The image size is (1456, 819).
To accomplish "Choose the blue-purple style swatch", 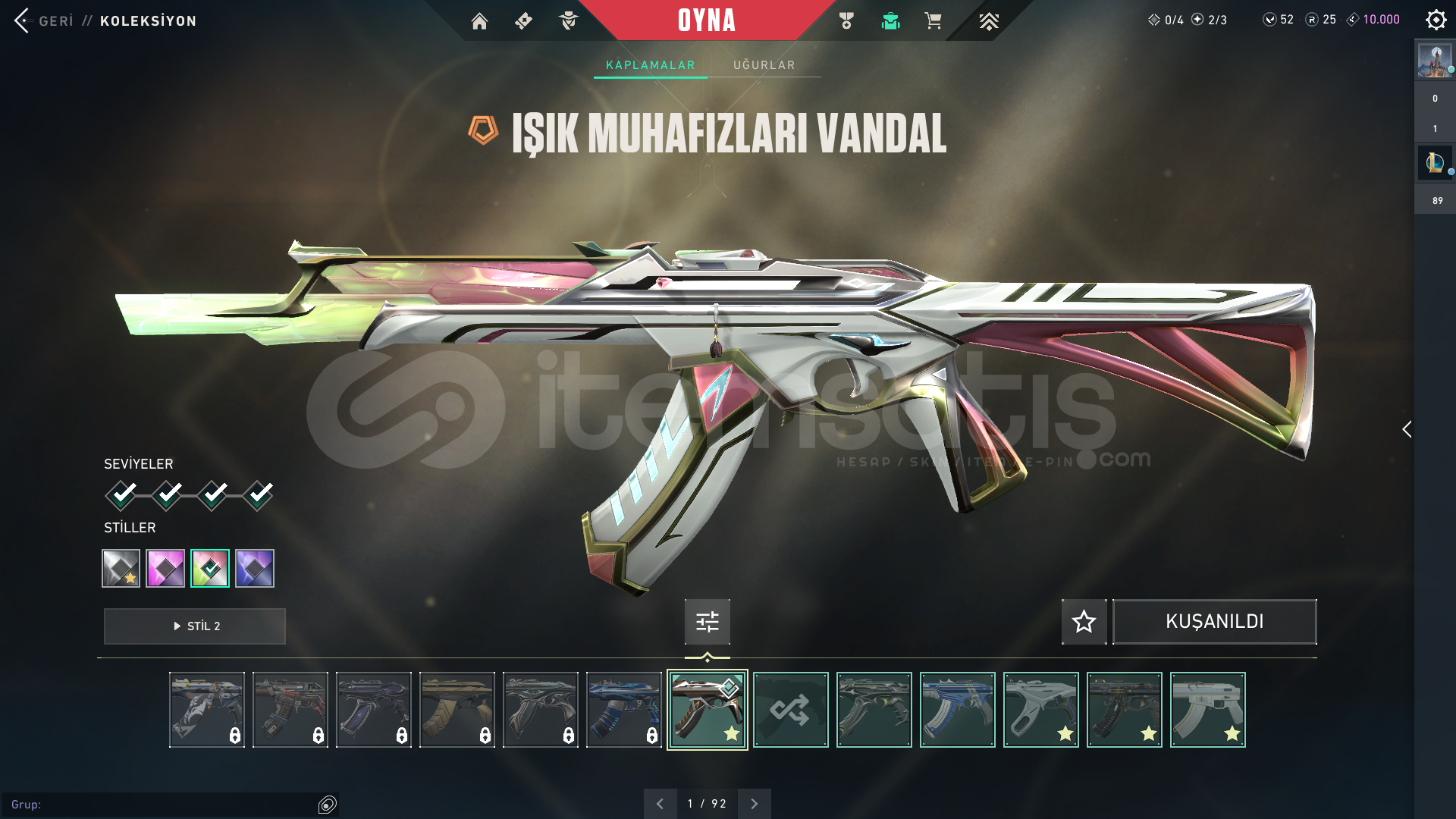I will pos(255,568).
